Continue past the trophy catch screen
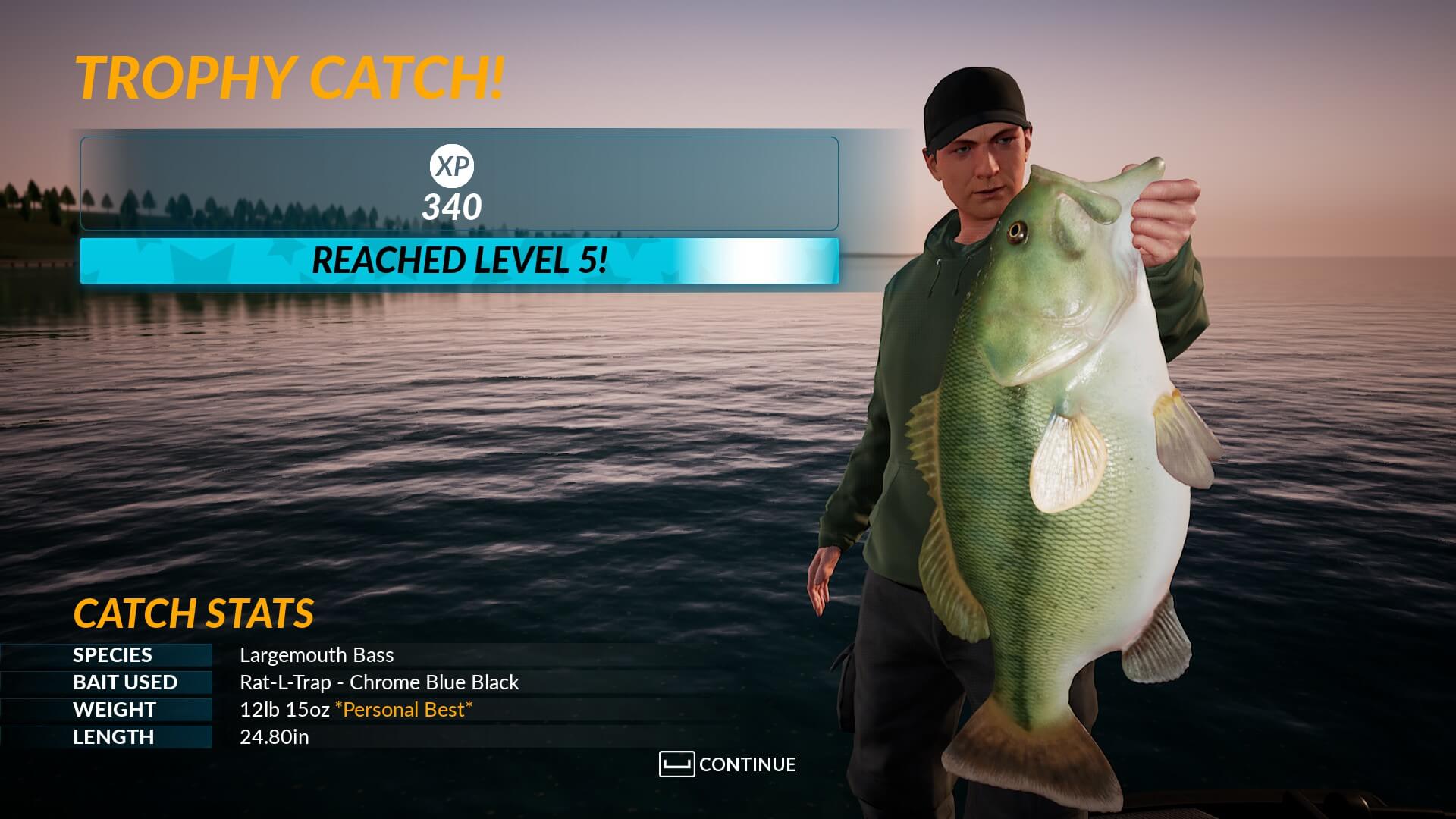Screen dimensions: 1456x819 [x=728, y=764]
